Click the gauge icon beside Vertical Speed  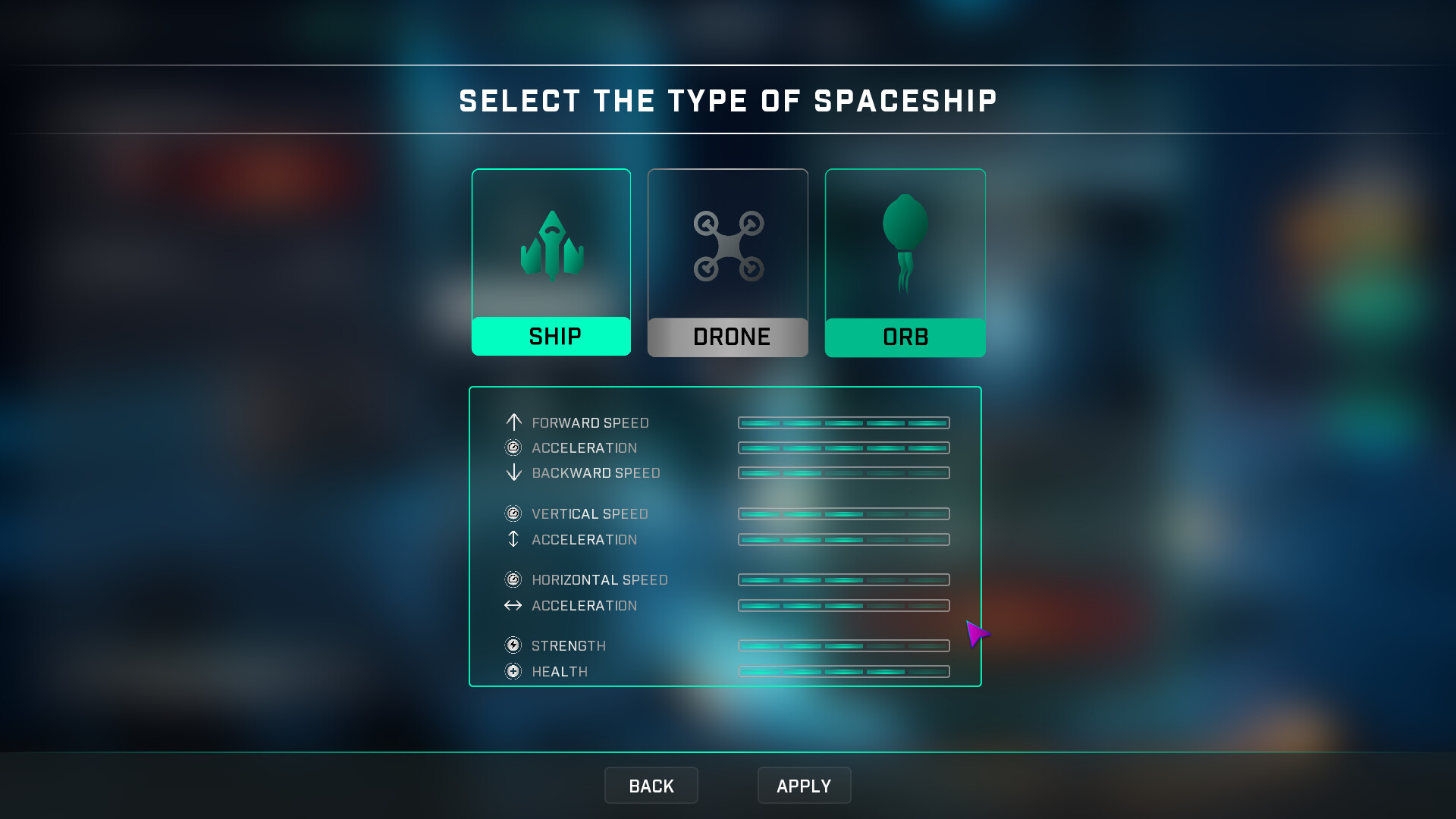pyautogui.click(x=513, y=513)
